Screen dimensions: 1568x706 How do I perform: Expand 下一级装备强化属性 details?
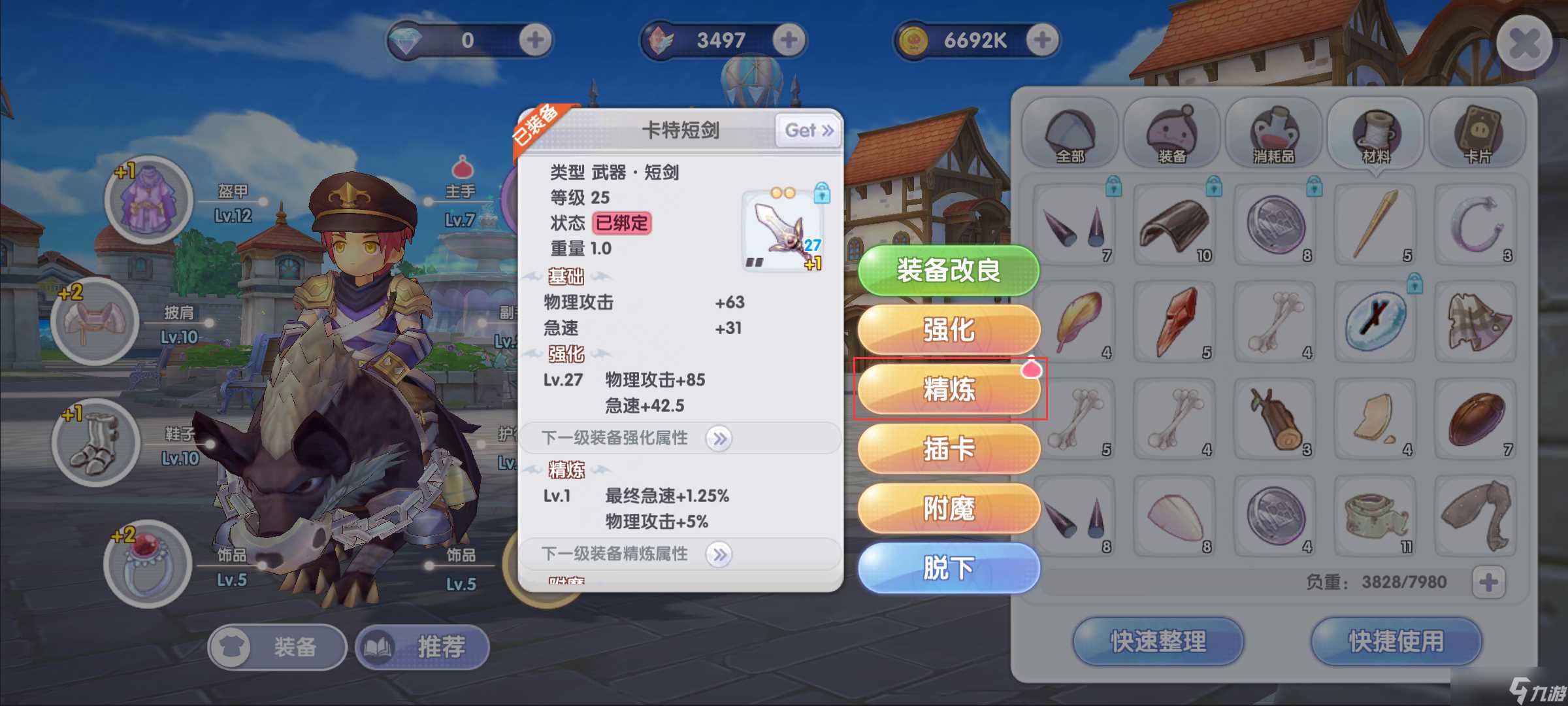tap(720, 439)
